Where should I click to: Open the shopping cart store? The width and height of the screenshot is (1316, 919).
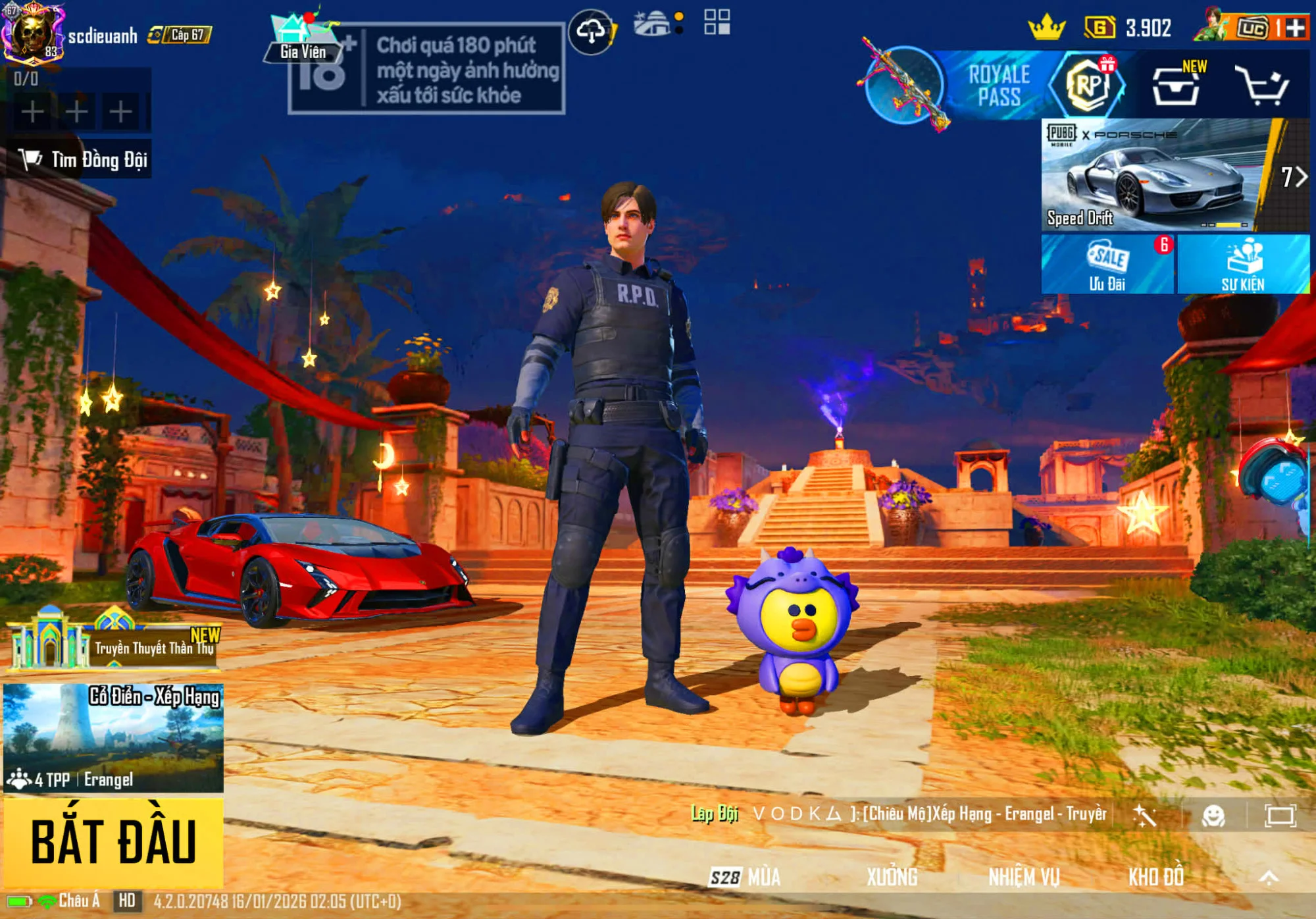pos(1261,86)
